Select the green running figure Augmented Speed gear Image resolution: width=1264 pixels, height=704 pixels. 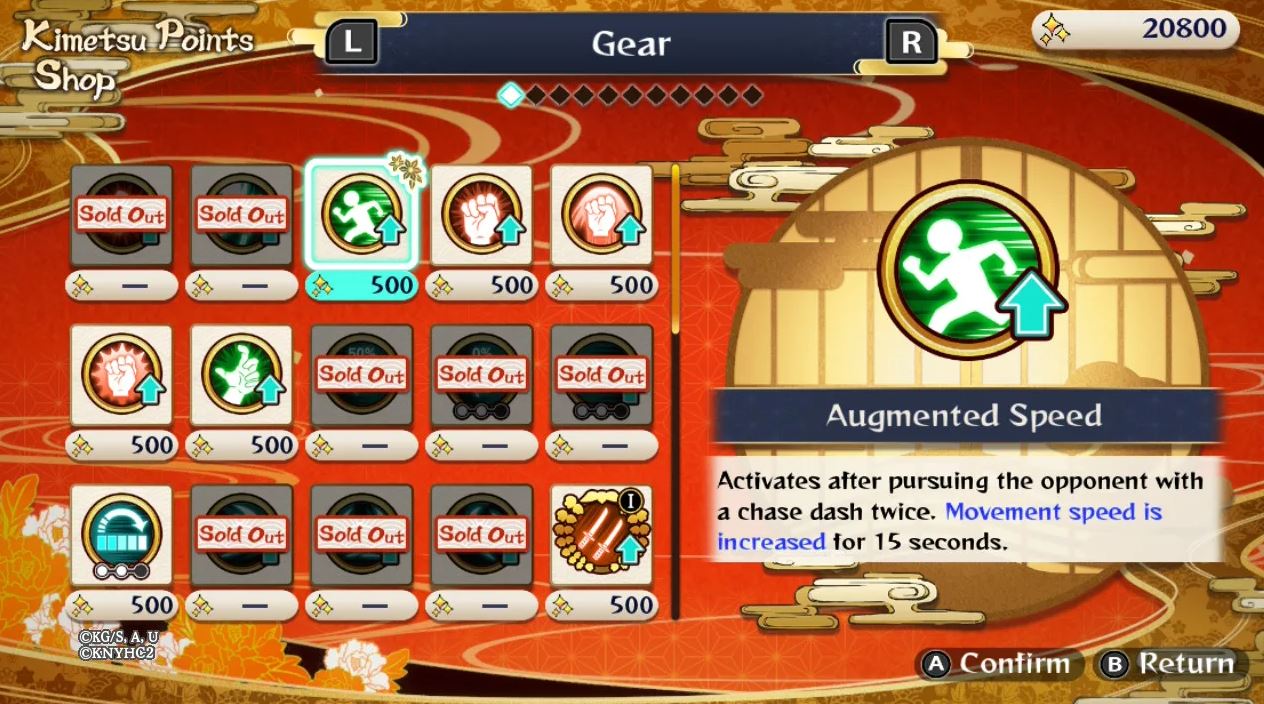coord(361,216)
